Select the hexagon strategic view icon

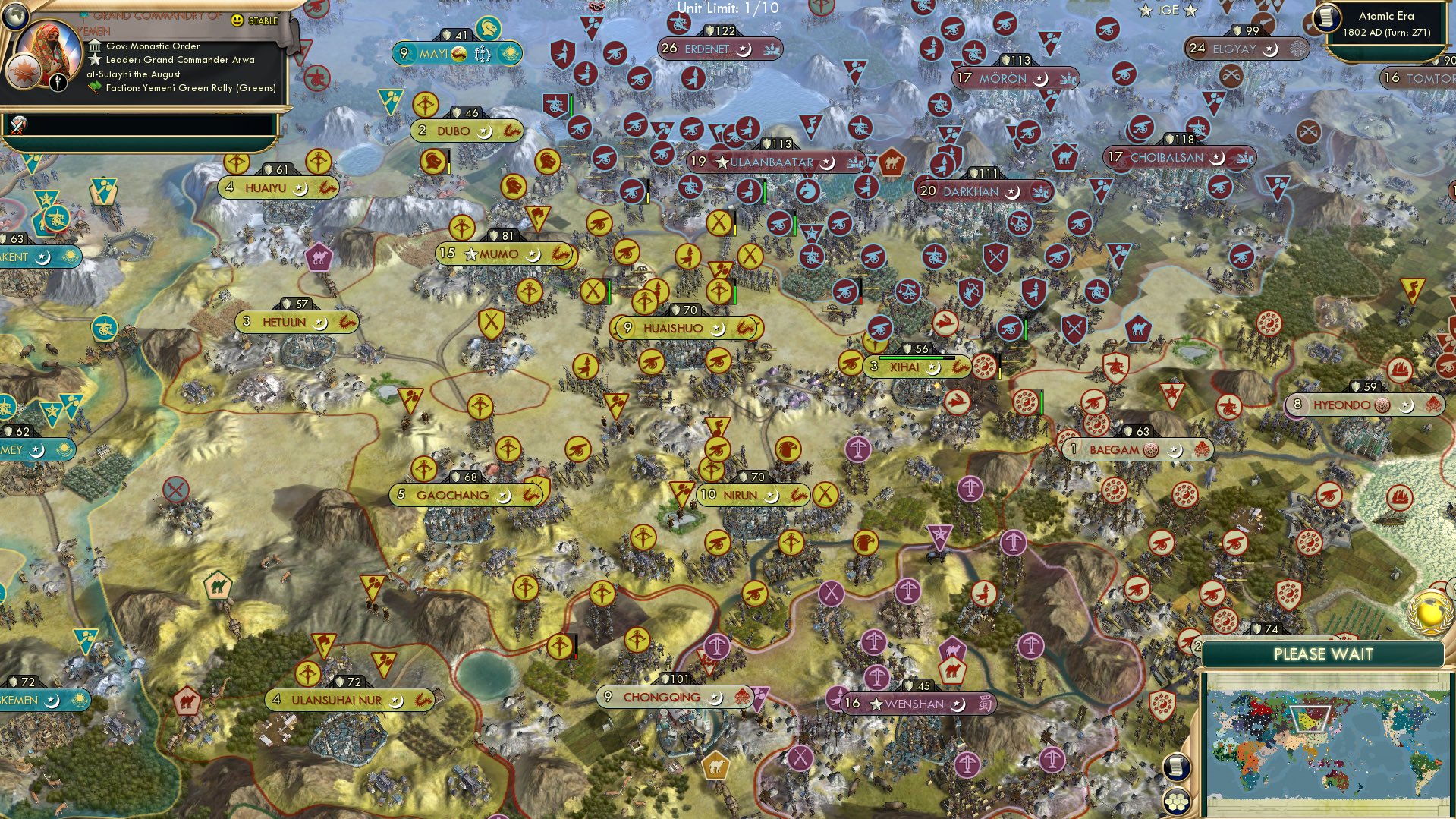1177,802
